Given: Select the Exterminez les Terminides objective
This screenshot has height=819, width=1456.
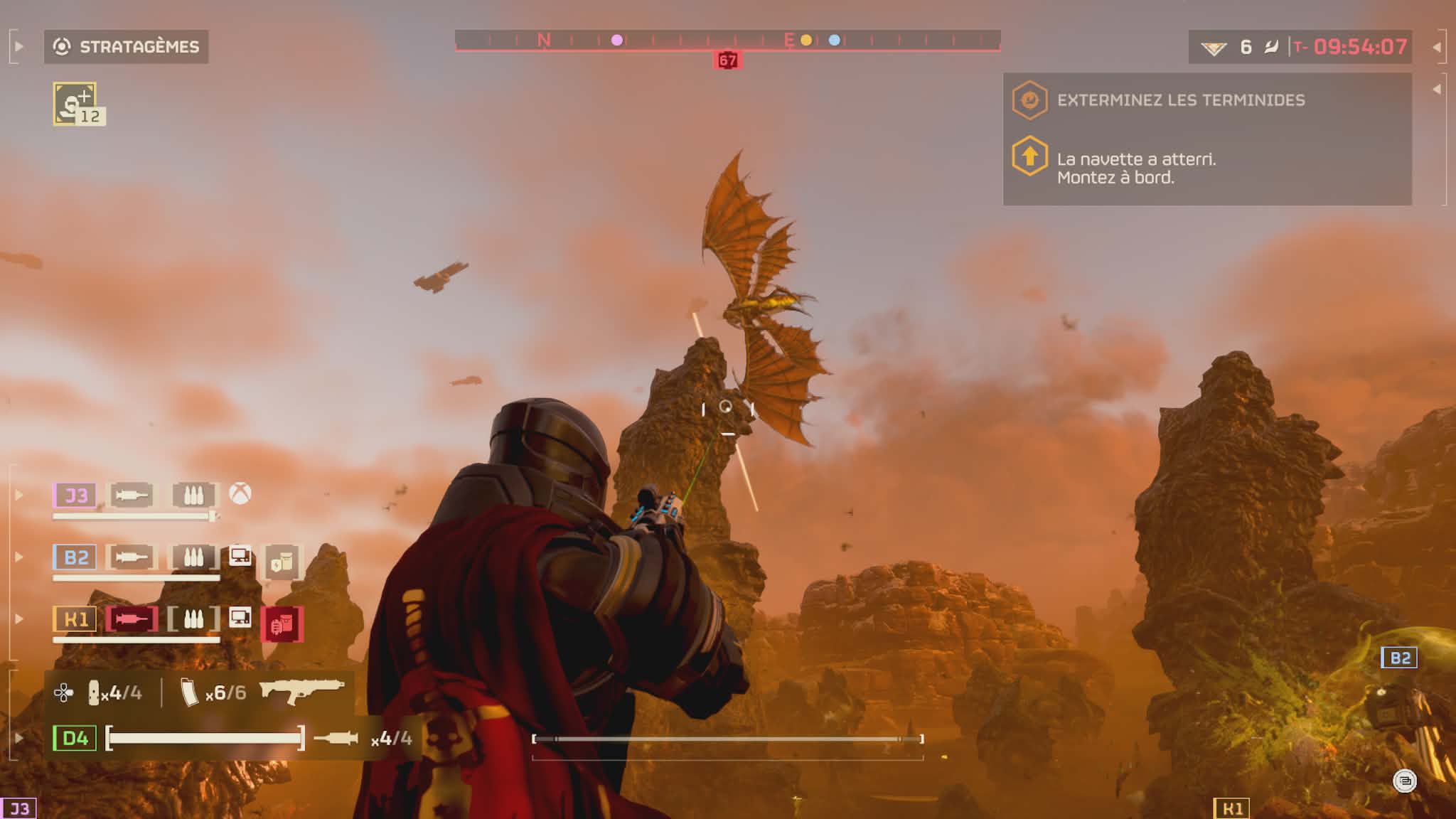Looking at the screenshot, I should tap(1180, 100).
